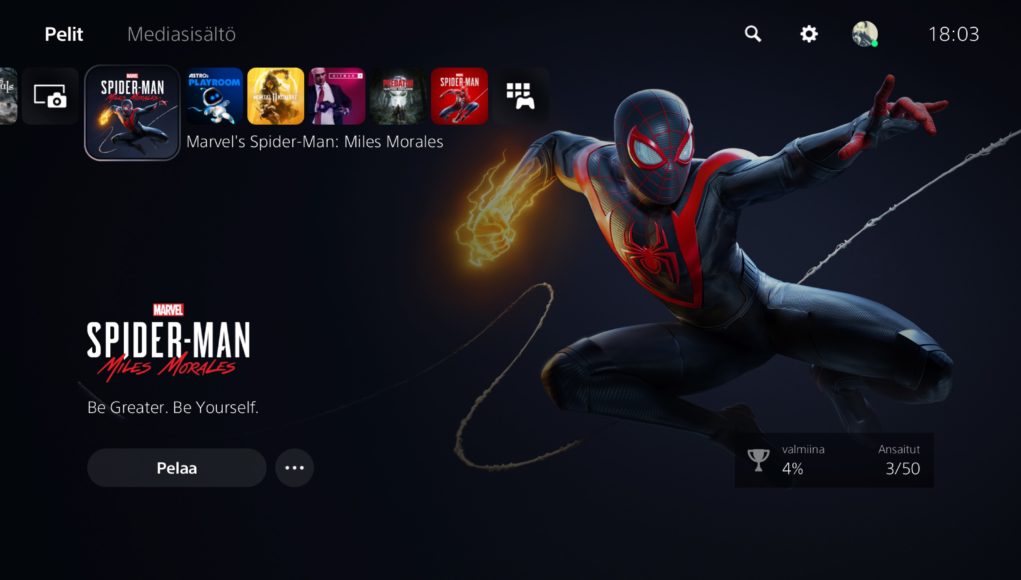Open the trophy progress card

(x=834, y=460)
